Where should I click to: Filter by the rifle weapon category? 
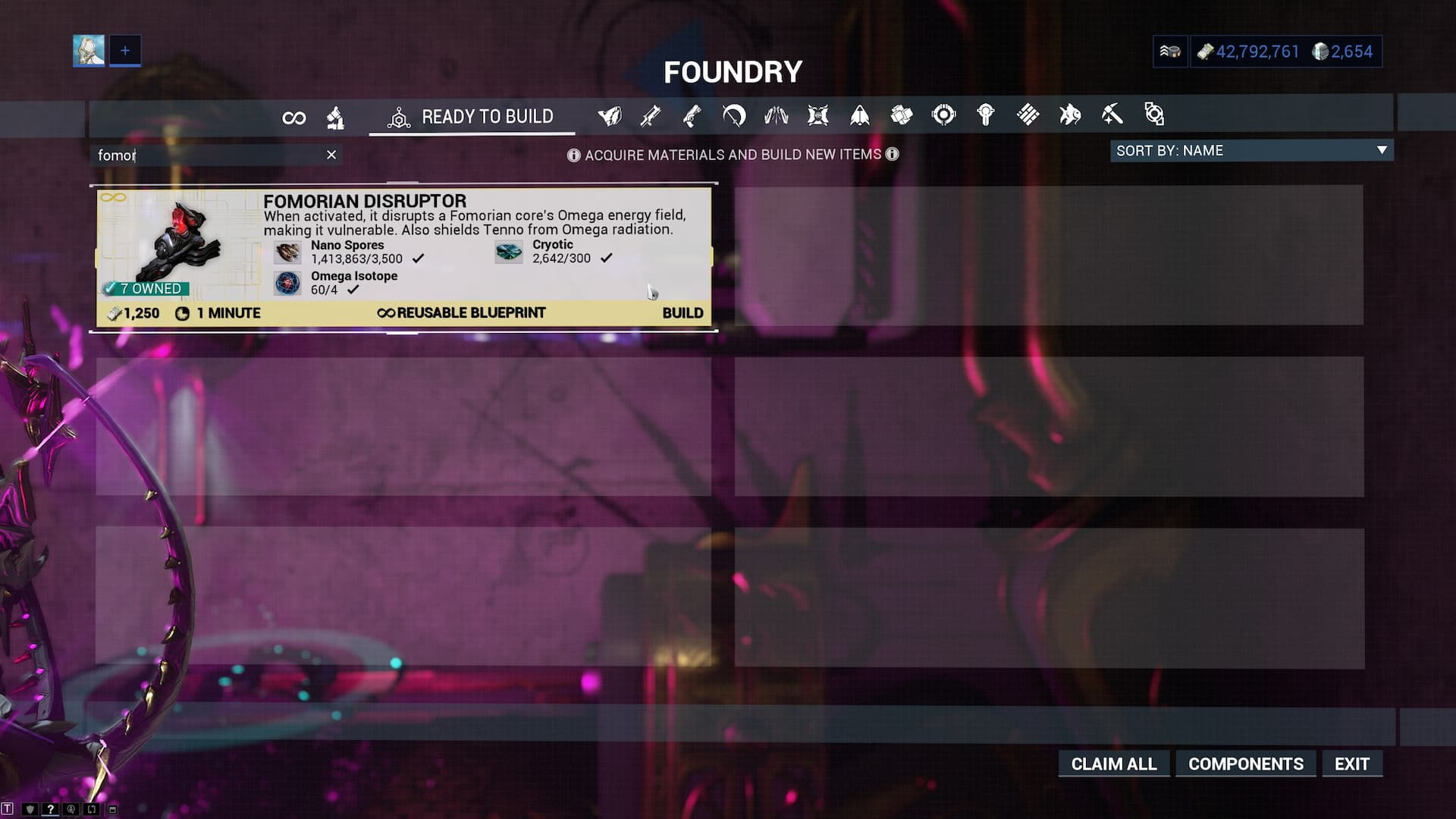651,116
